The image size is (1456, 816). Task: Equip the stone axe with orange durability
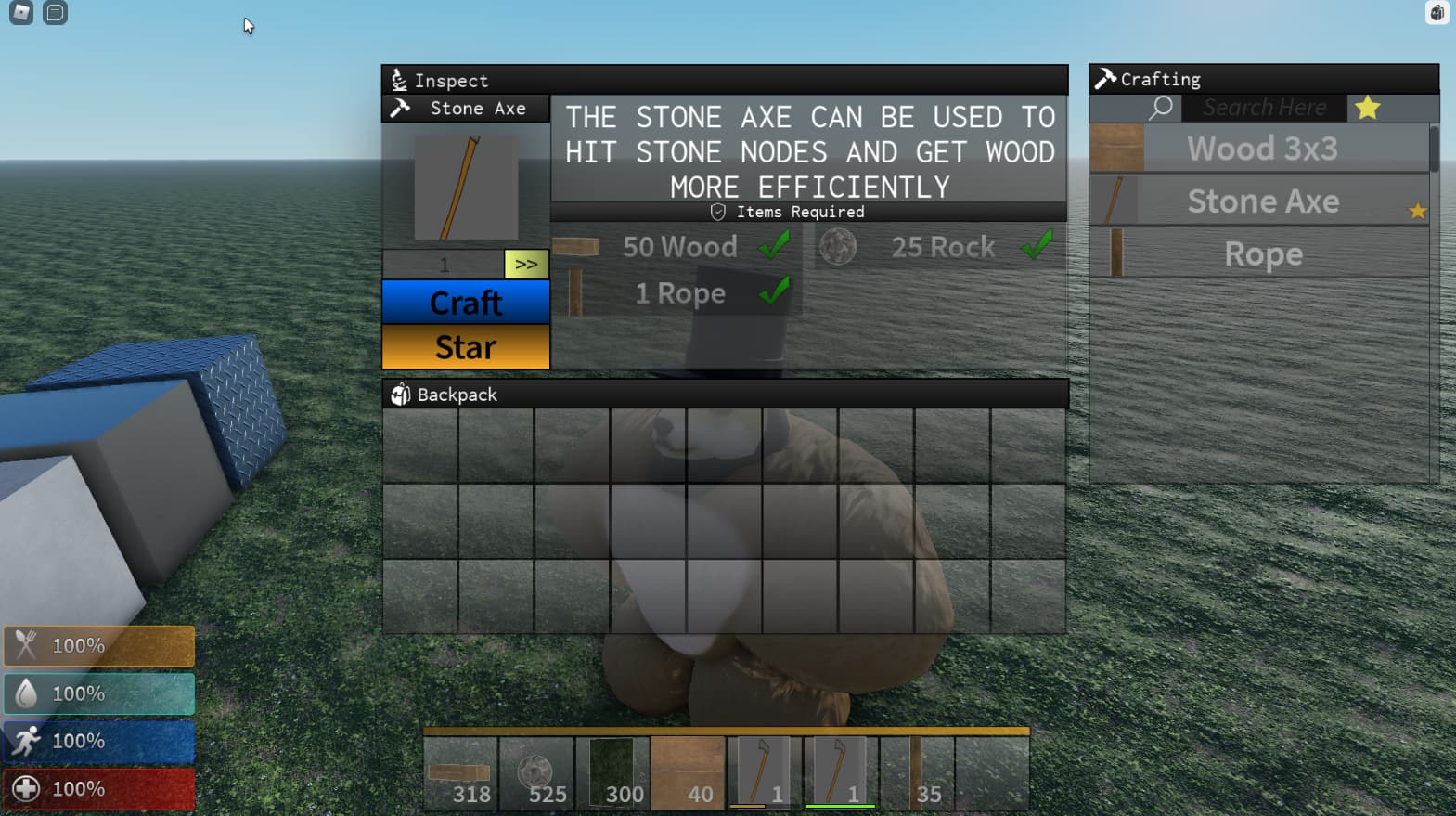coord(764,773)
